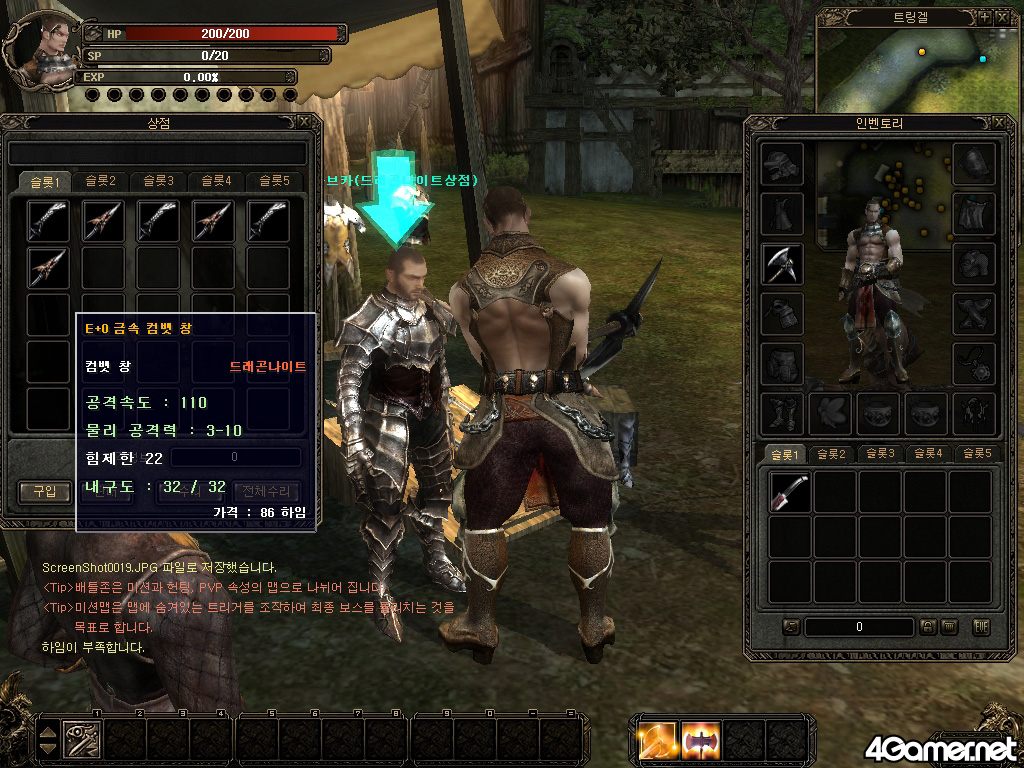Viewport: 1024px width, 768px height.
Task: Click the character portrait
Action: point(38,48)
